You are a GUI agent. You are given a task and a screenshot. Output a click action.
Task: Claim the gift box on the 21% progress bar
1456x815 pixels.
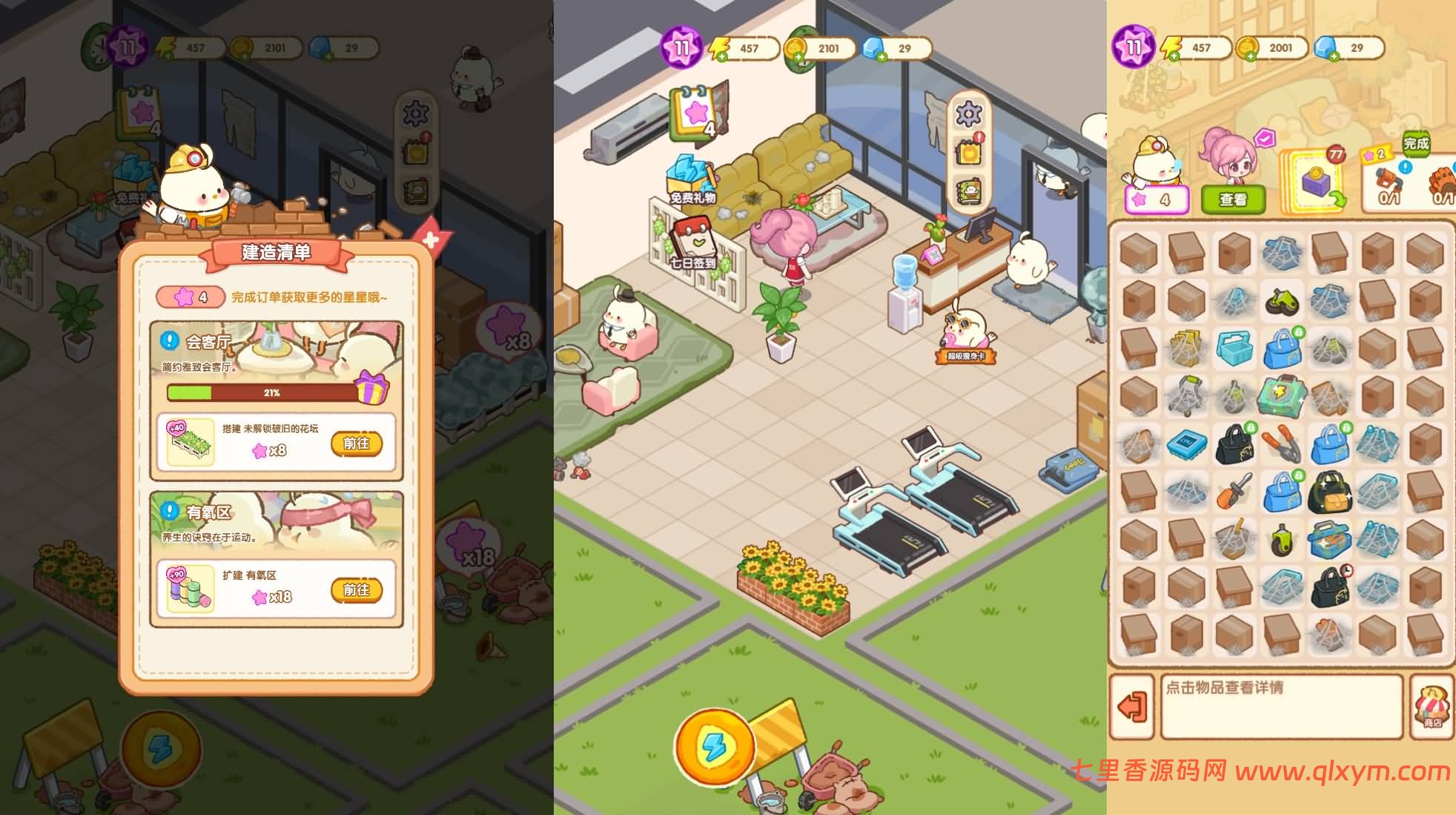click(371, 388)
